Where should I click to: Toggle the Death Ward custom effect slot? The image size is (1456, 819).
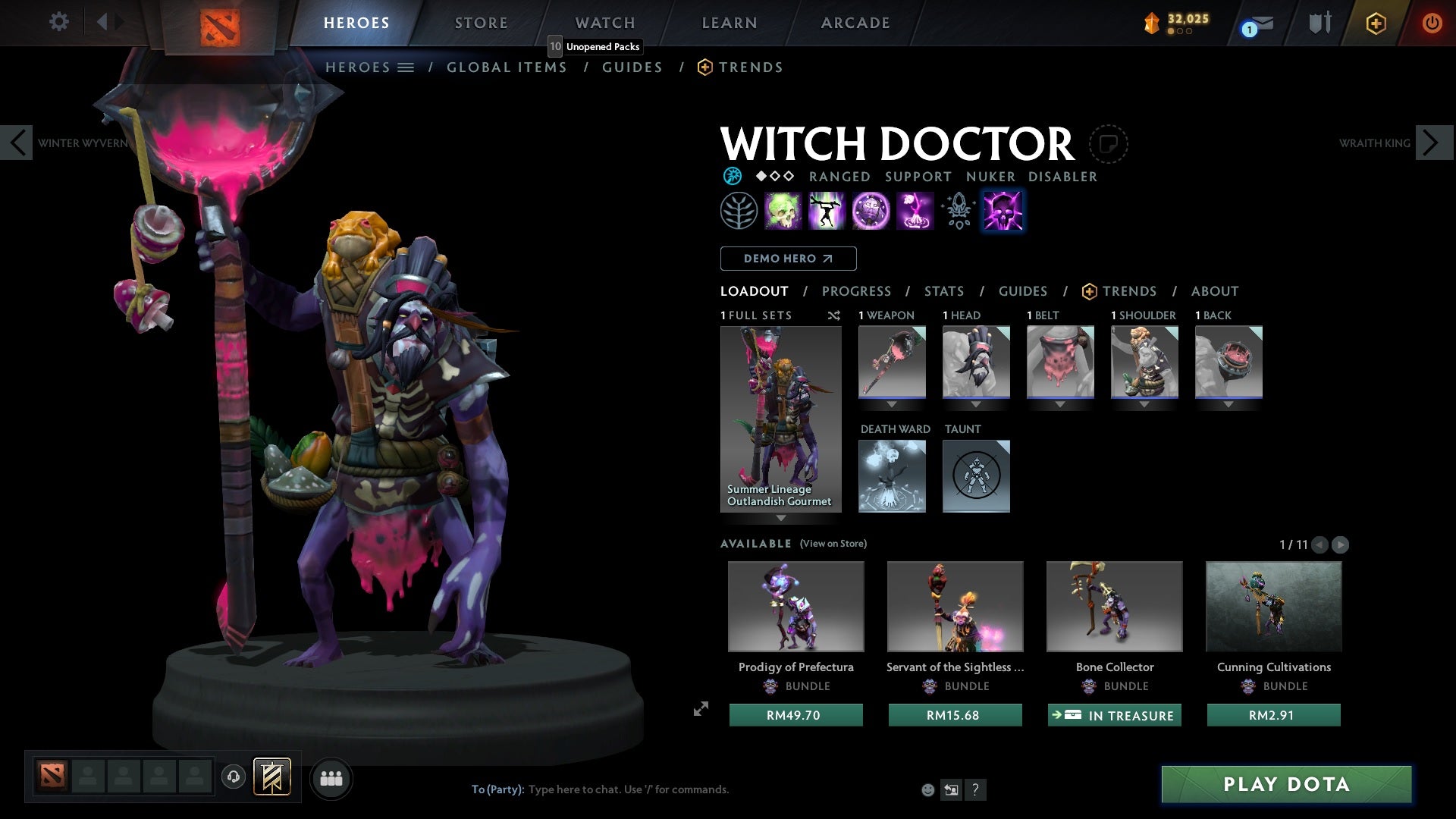coord(892,476)
